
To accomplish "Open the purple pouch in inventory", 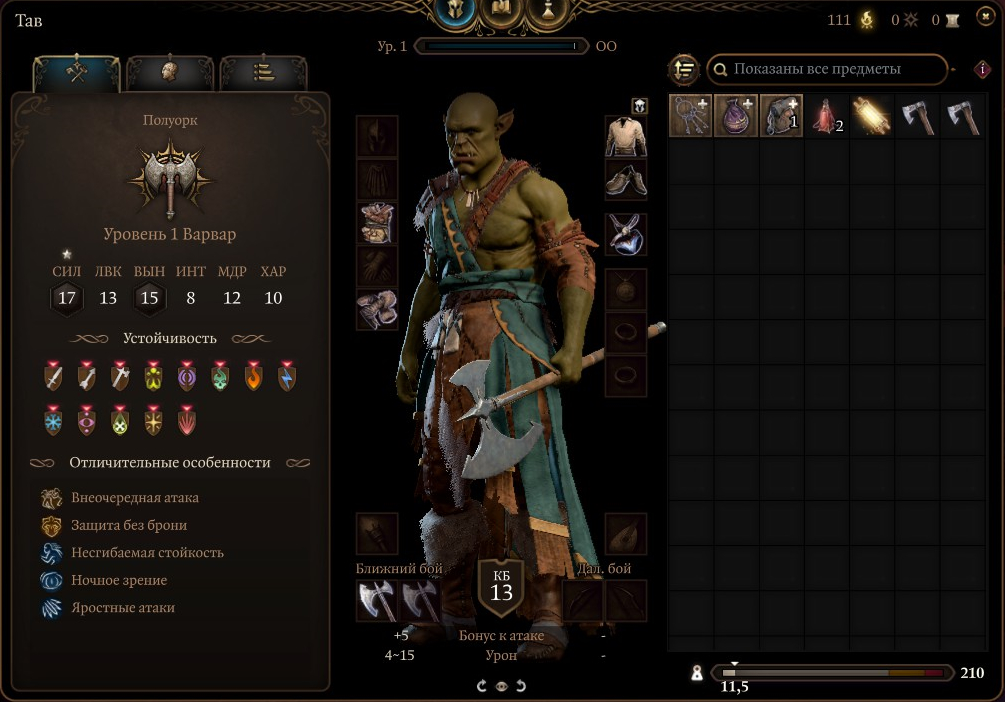I will [x=736, y=115].
